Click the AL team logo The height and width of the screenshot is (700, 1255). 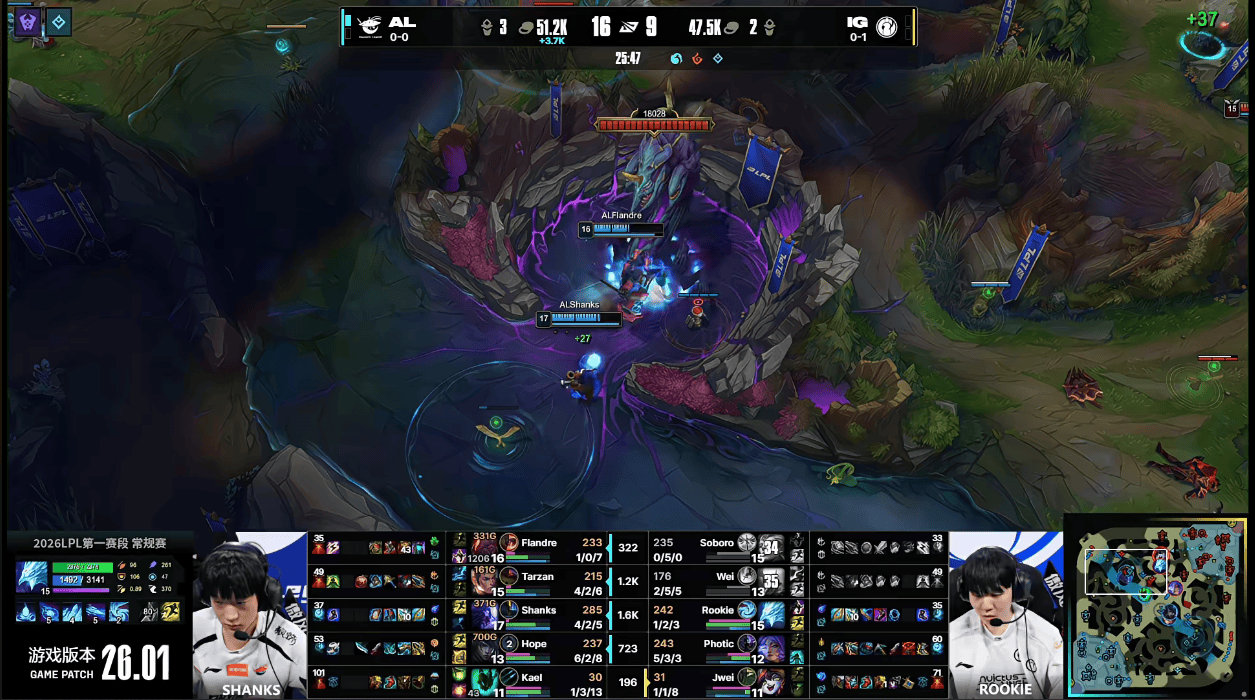[370, 26]
